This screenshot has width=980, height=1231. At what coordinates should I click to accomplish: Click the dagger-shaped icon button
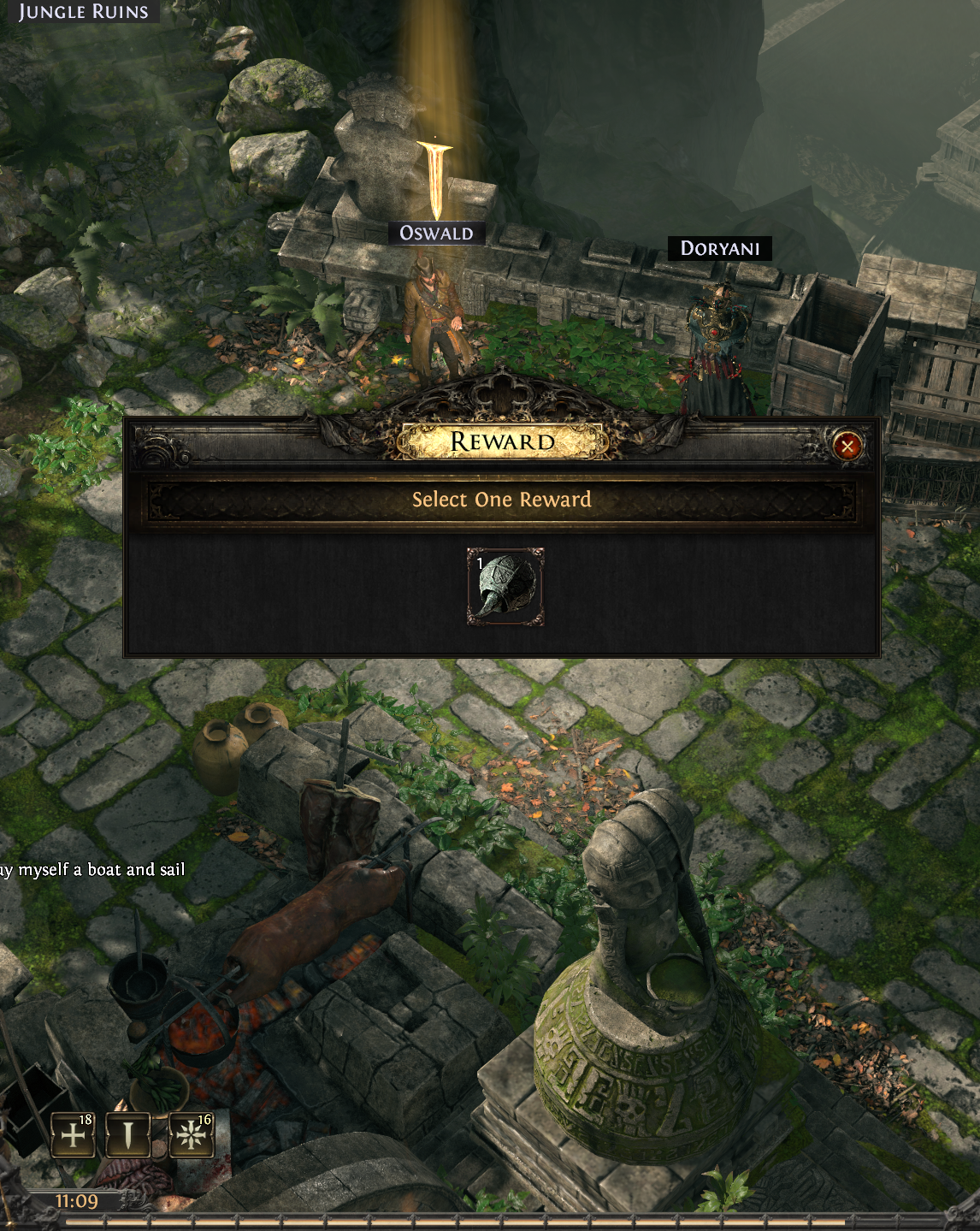(x=128, y=1134)
